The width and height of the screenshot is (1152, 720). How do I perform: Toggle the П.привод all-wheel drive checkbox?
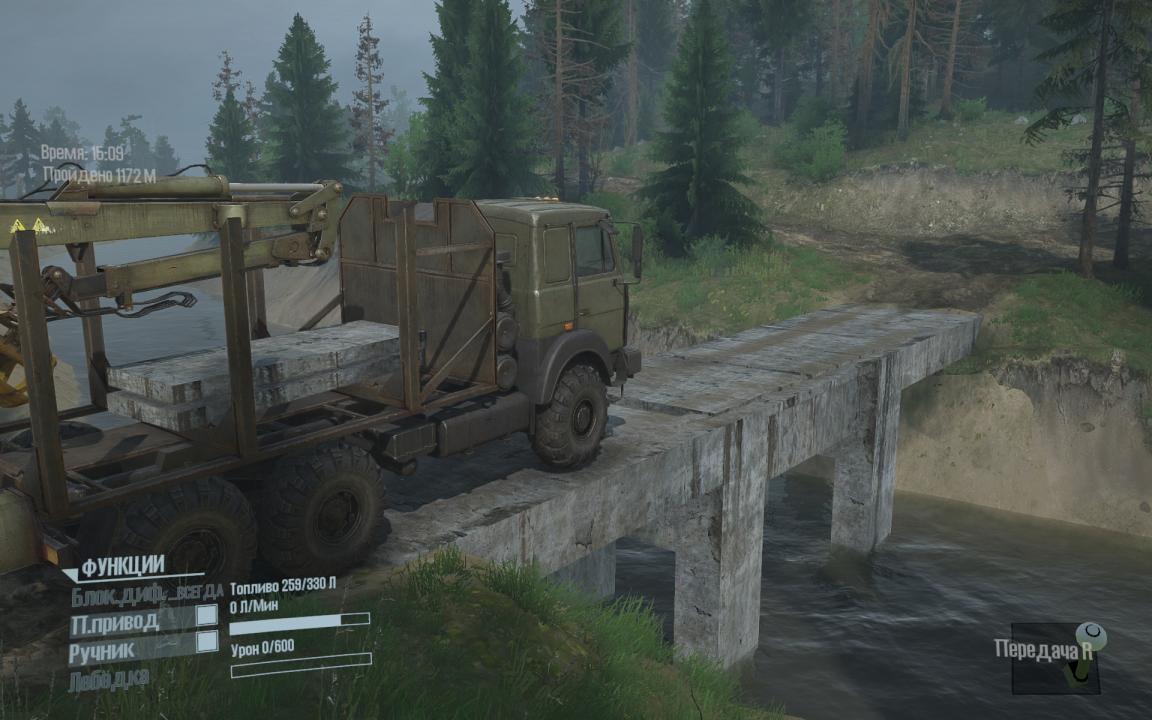coord(206,615)
